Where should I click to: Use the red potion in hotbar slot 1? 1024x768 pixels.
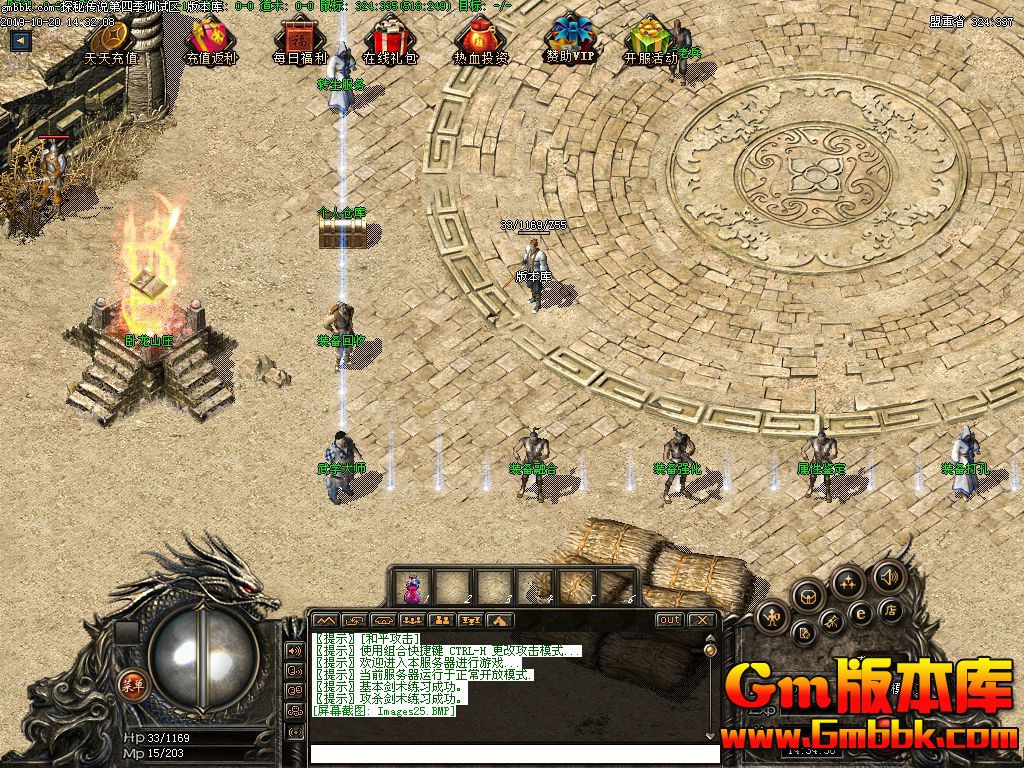pos(411,586)
